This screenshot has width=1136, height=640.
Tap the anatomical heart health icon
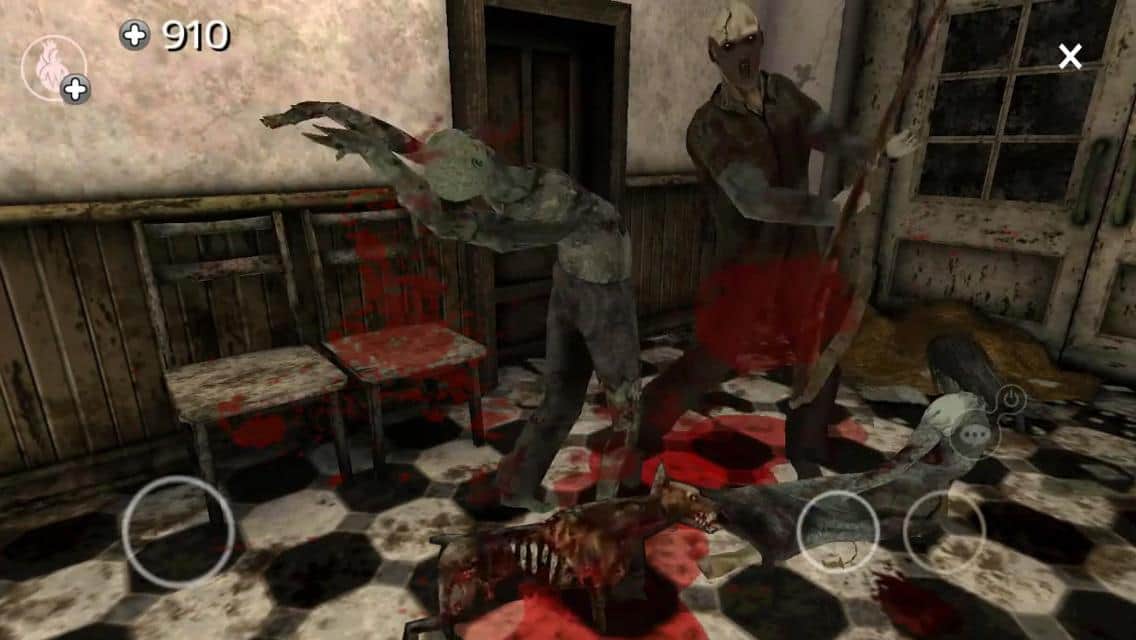click(x=49, y=66)
